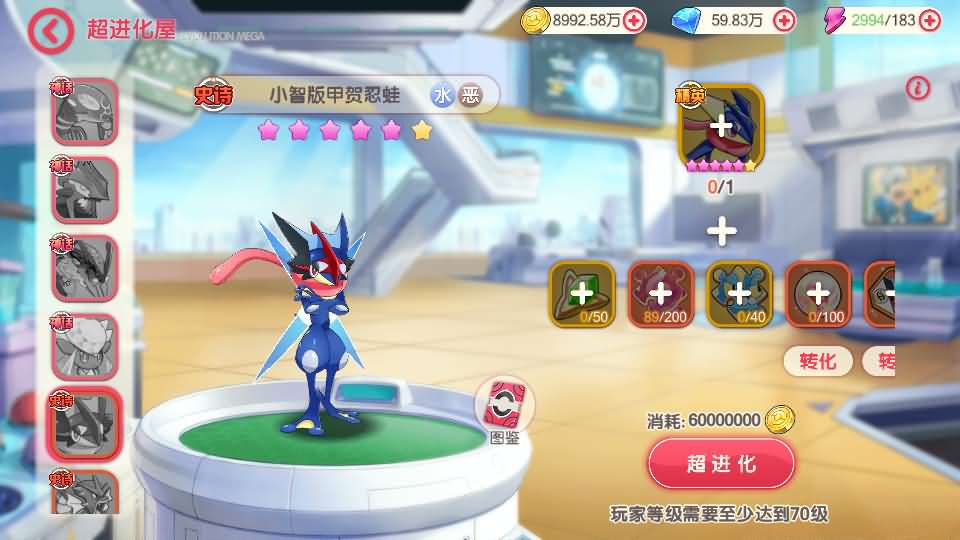
Task: Select the red material slot showing 89/200
Action: [x=660, y=294]
